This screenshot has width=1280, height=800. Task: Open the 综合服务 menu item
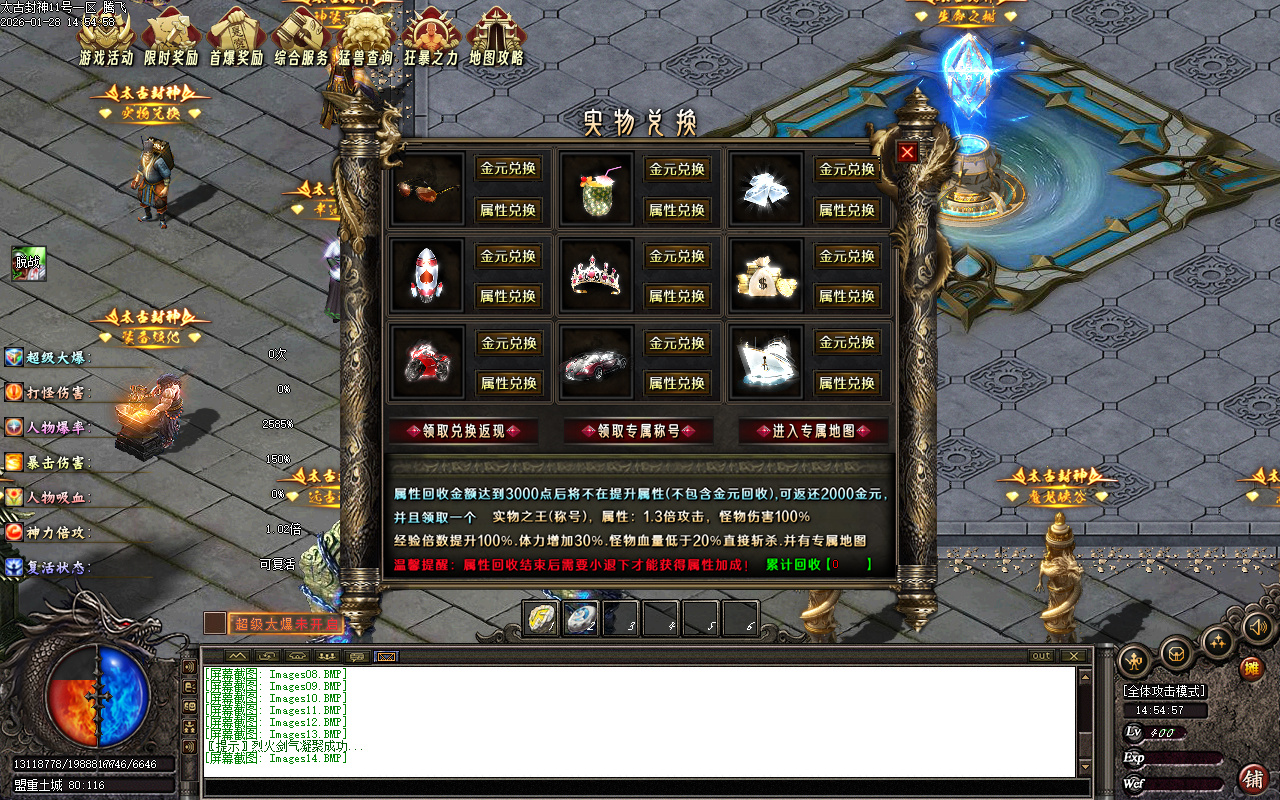click(302, 32)
